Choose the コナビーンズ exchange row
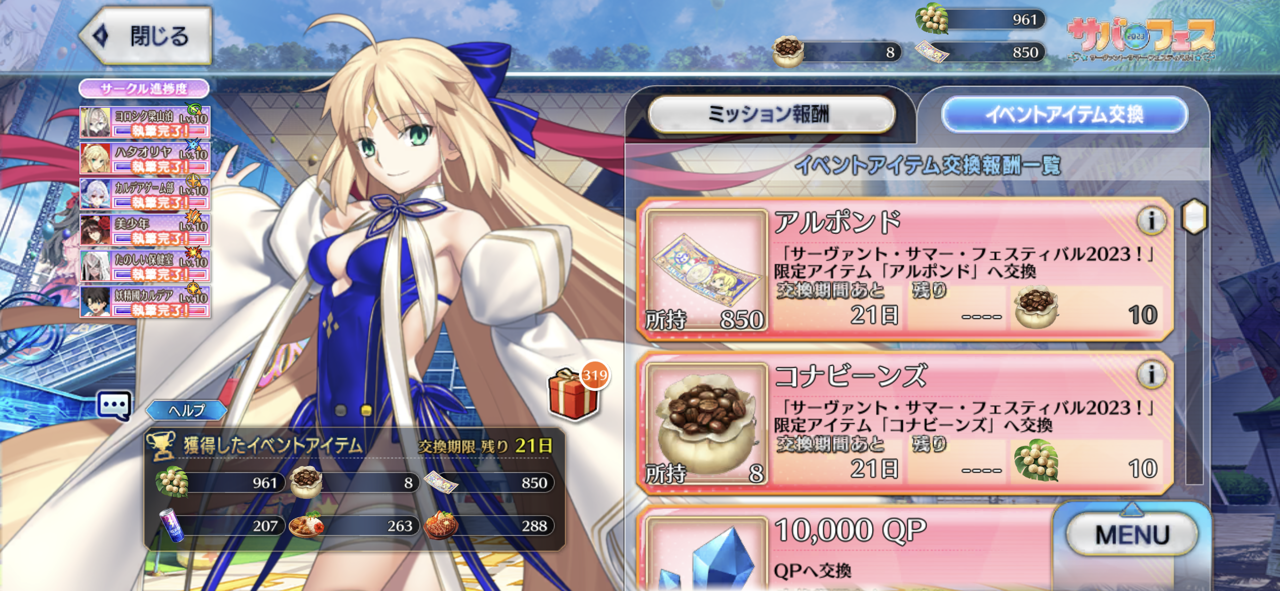This screenshot has width=1280, height=591. point(905,423)
